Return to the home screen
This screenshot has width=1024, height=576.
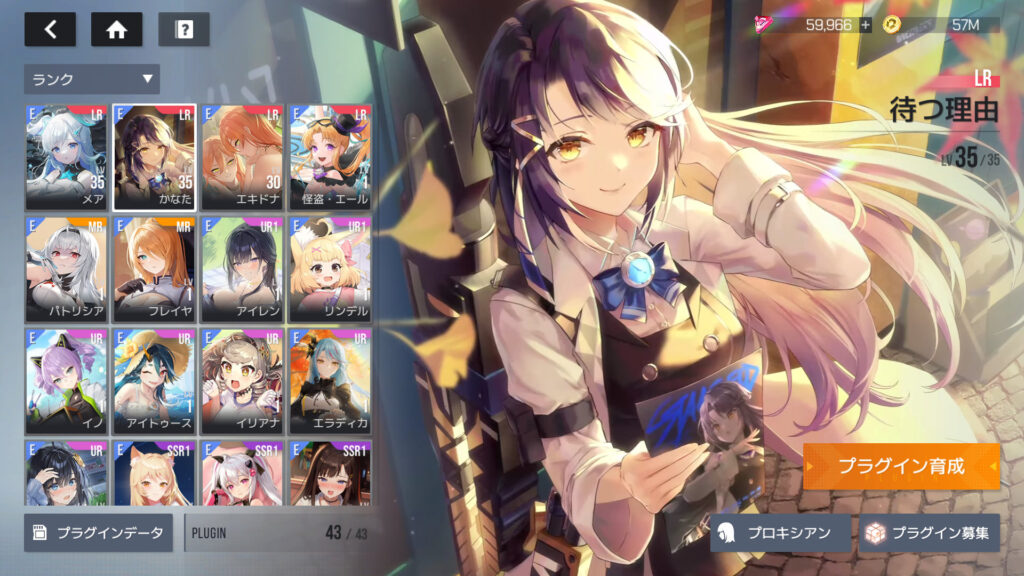pos(116,29)
